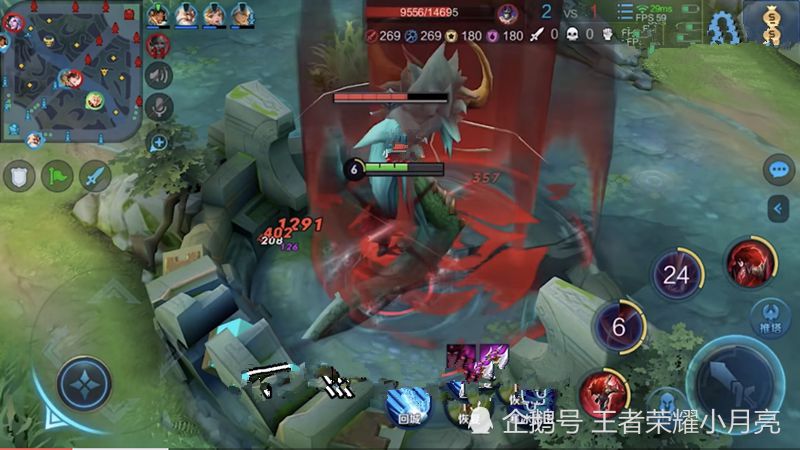Send the green flag rally signal
This screenshot has height=450, width=800.
pos(57,176)
